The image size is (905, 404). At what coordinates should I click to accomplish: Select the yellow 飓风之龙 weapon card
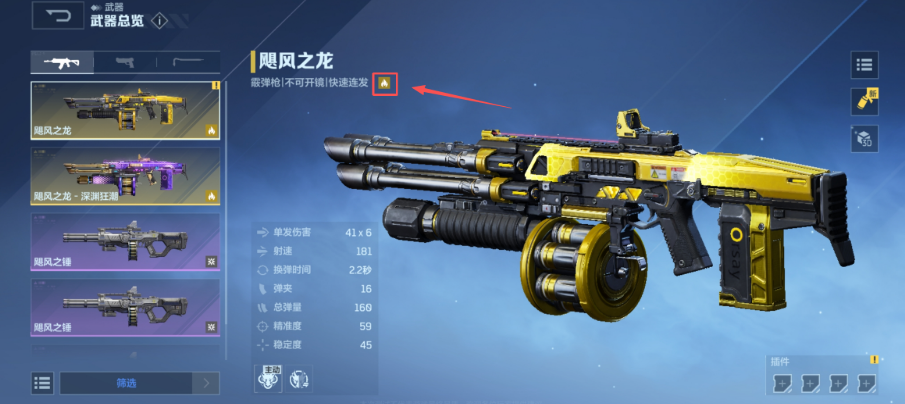coord(125,111)
